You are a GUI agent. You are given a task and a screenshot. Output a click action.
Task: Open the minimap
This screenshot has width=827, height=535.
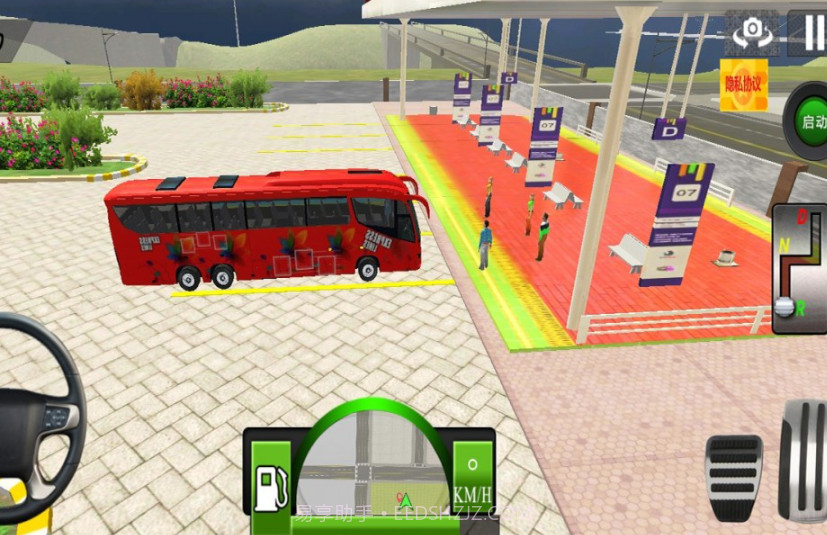coord(370,465)
